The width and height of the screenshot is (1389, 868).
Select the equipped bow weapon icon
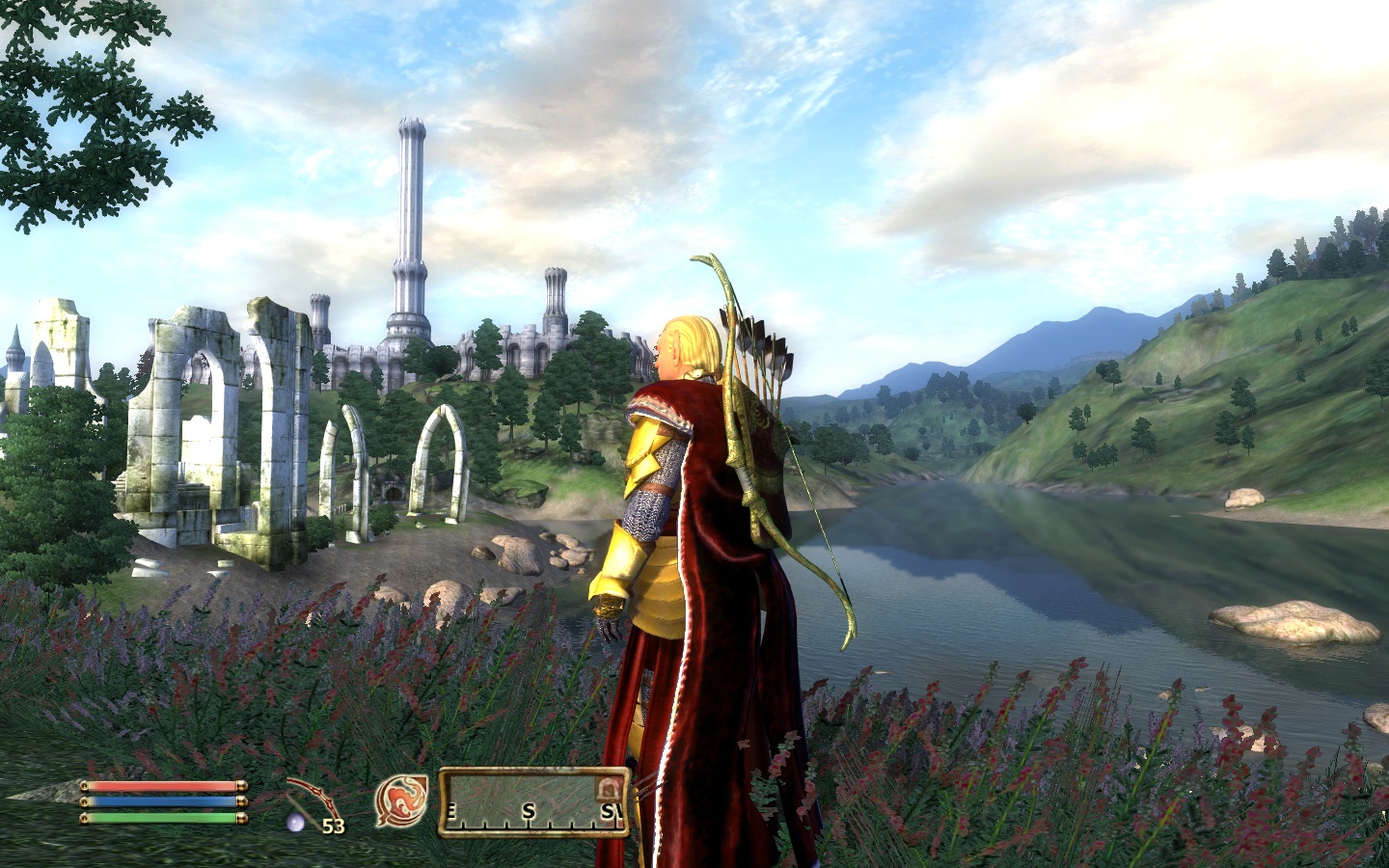[x=313, y=799]
